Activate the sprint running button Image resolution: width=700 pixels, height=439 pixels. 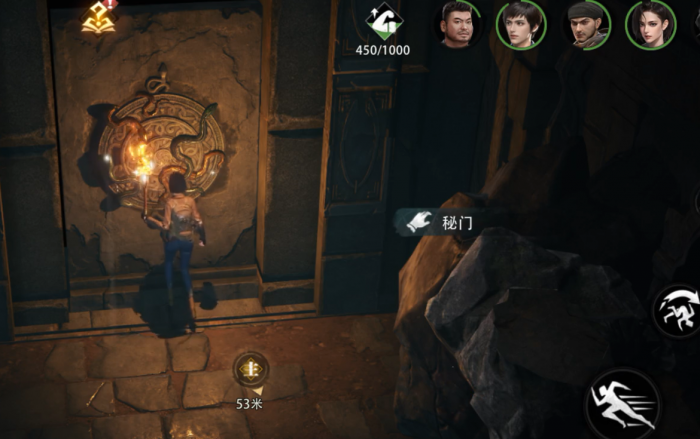point(622,405)
